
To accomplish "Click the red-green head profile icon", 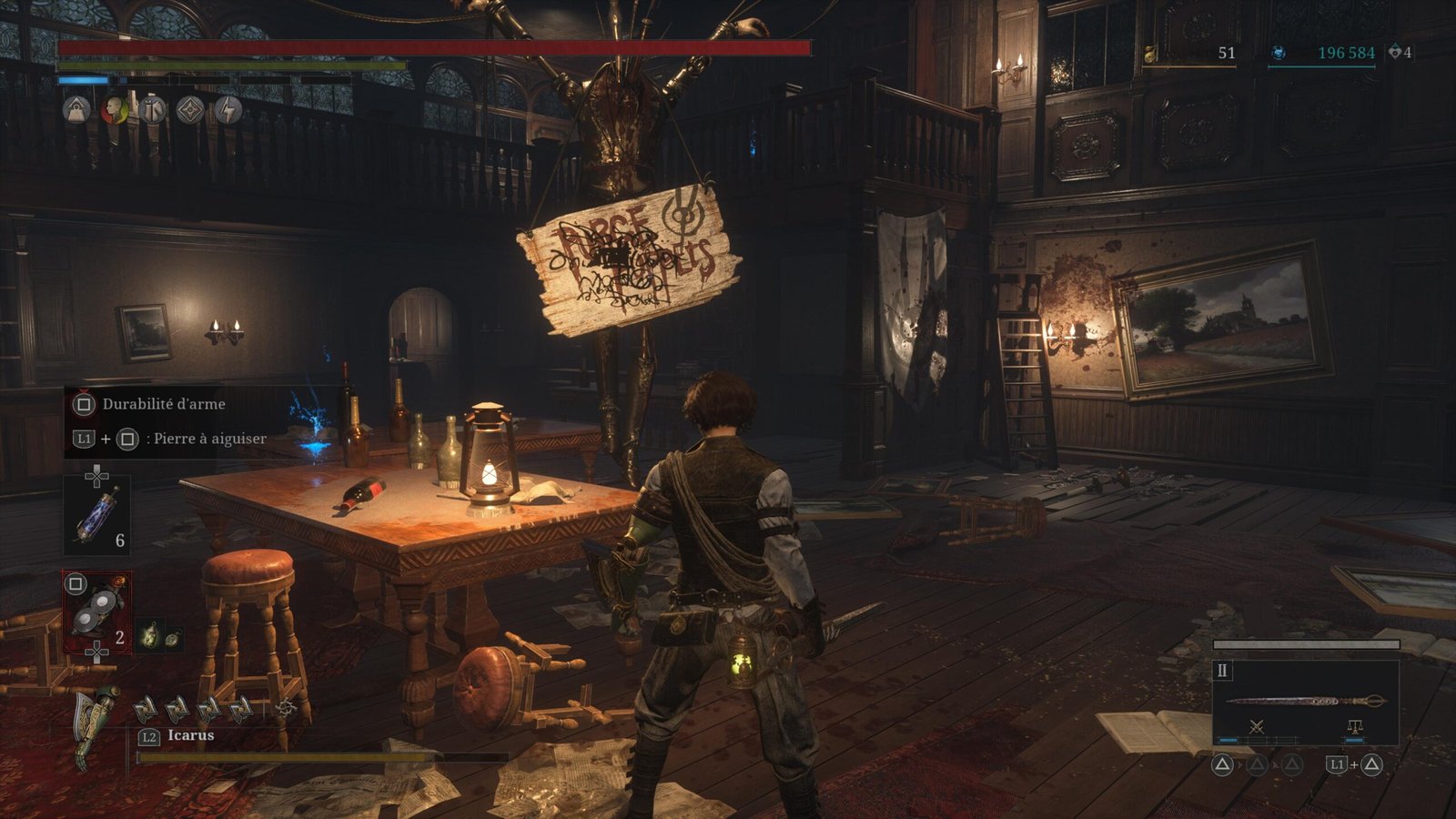I will [115, 110].
